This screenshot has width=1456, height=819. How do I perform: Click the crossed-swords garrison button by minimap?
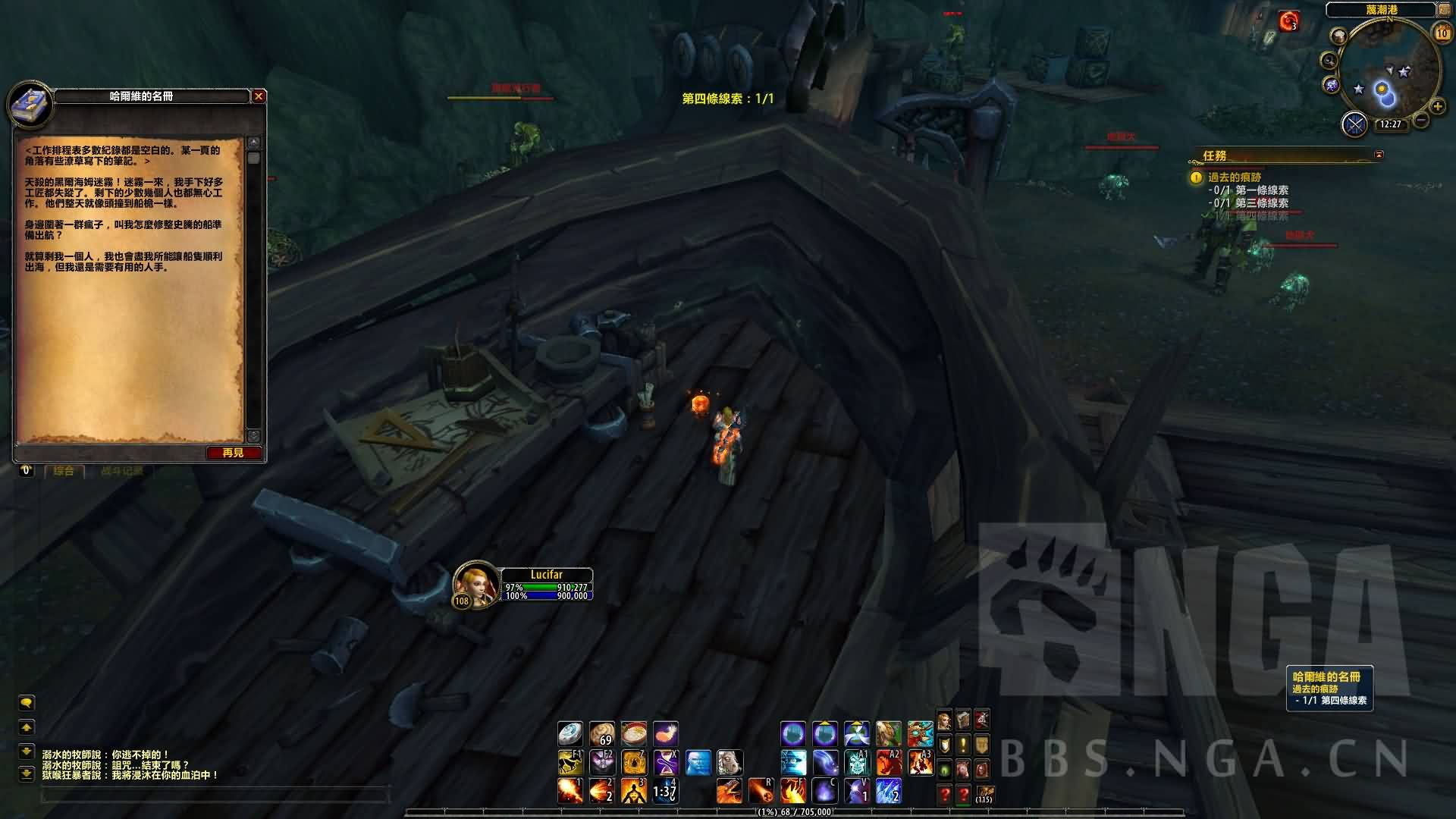[x=1354, y=124]
